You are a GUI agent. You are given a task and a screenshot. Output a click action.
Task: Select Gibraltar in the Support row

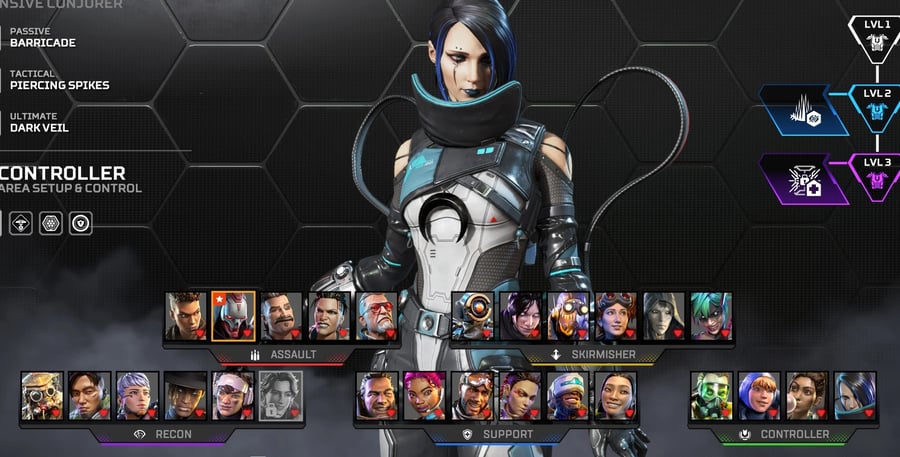click(x=376, y=396)
